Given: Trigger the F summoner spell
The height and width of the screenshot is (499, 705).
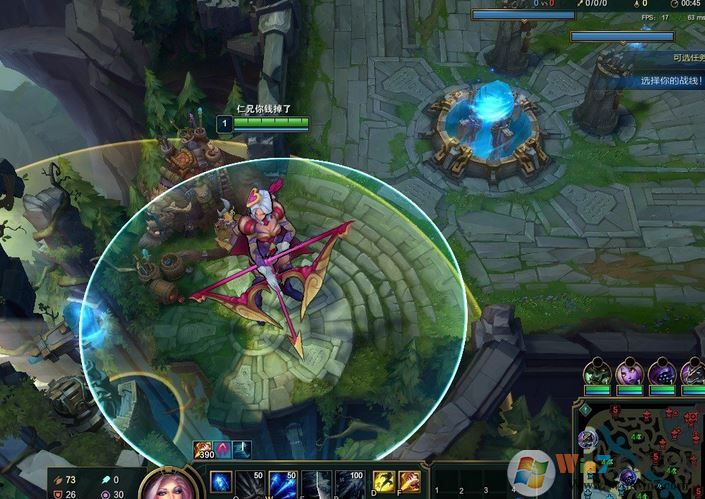Looking at the screenshot, I should coord(410,482).
